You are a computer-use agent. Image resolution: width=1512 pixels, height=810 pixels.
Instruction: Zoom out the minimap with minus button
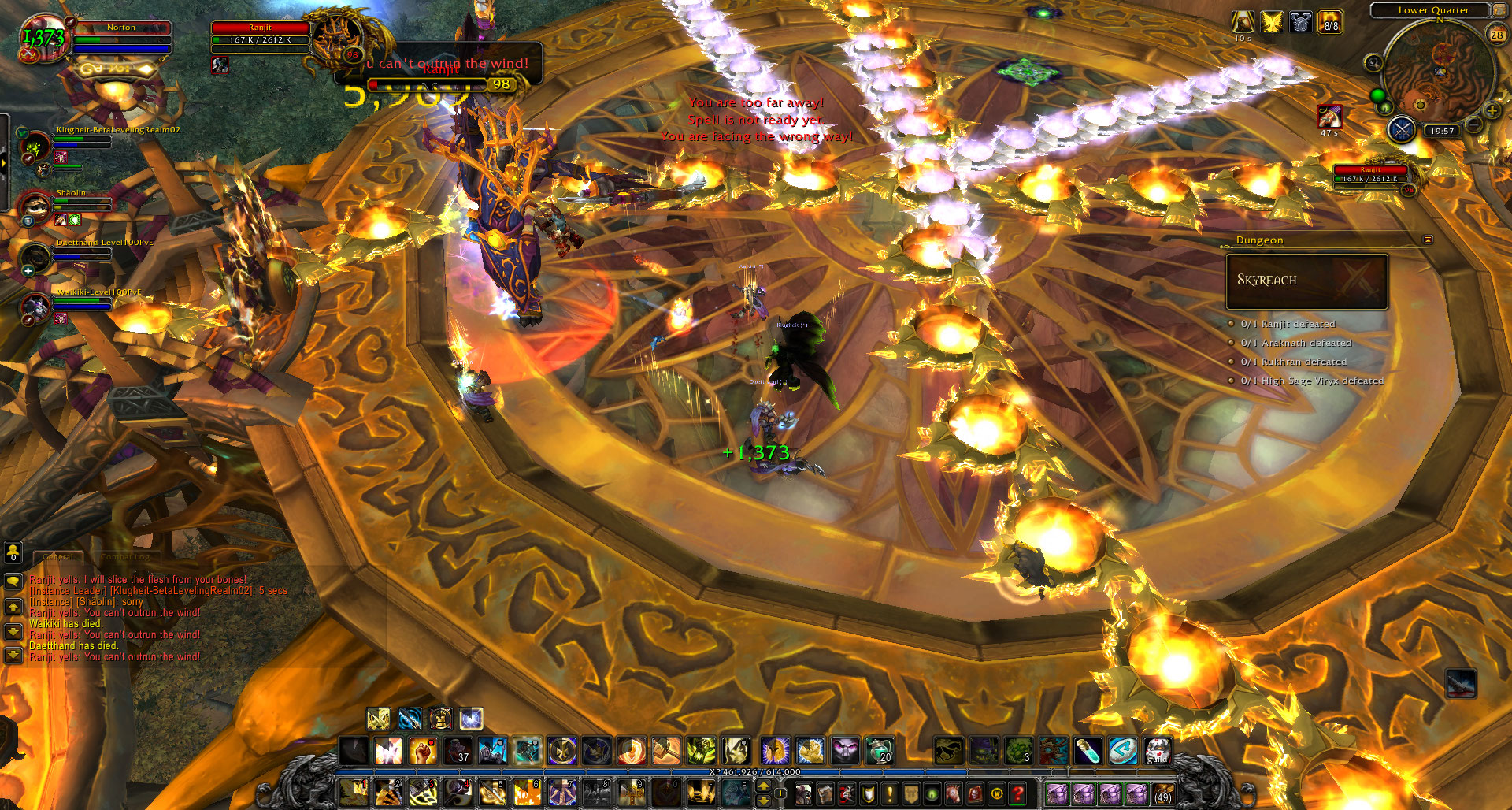(x=1475, y=124)
